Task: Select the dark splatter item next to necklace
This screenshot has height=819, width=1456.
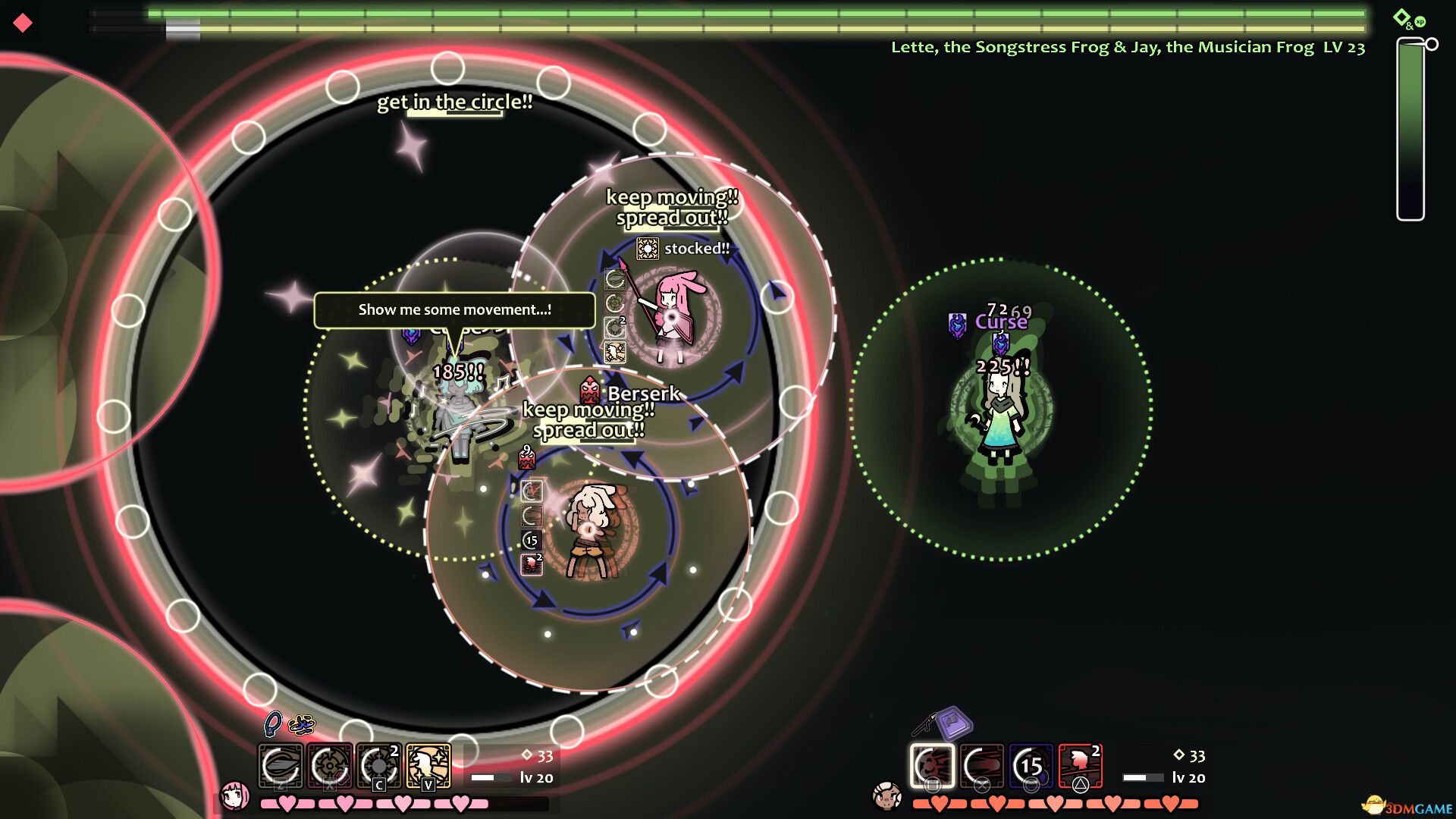Action: tap(301, 725)
